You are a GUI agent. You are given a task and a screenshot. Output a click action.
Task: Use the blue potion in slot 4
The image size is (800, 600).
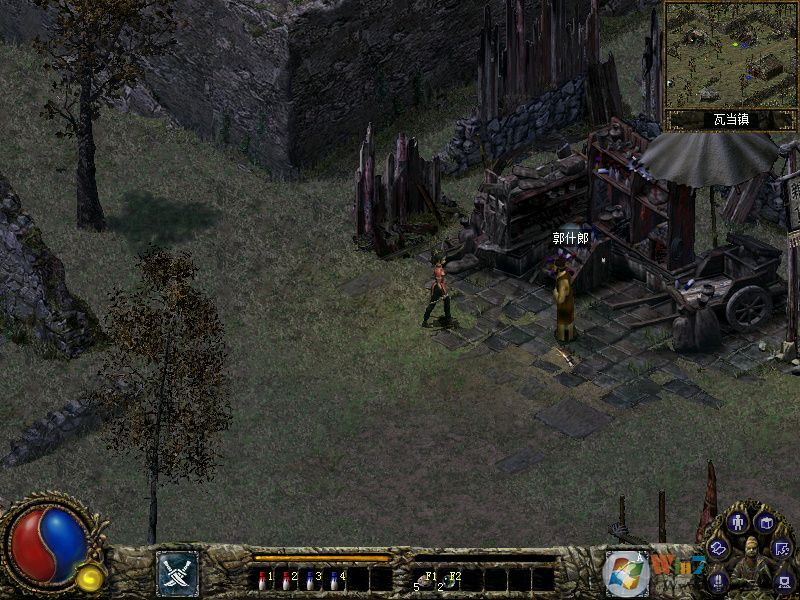[335, 579]
